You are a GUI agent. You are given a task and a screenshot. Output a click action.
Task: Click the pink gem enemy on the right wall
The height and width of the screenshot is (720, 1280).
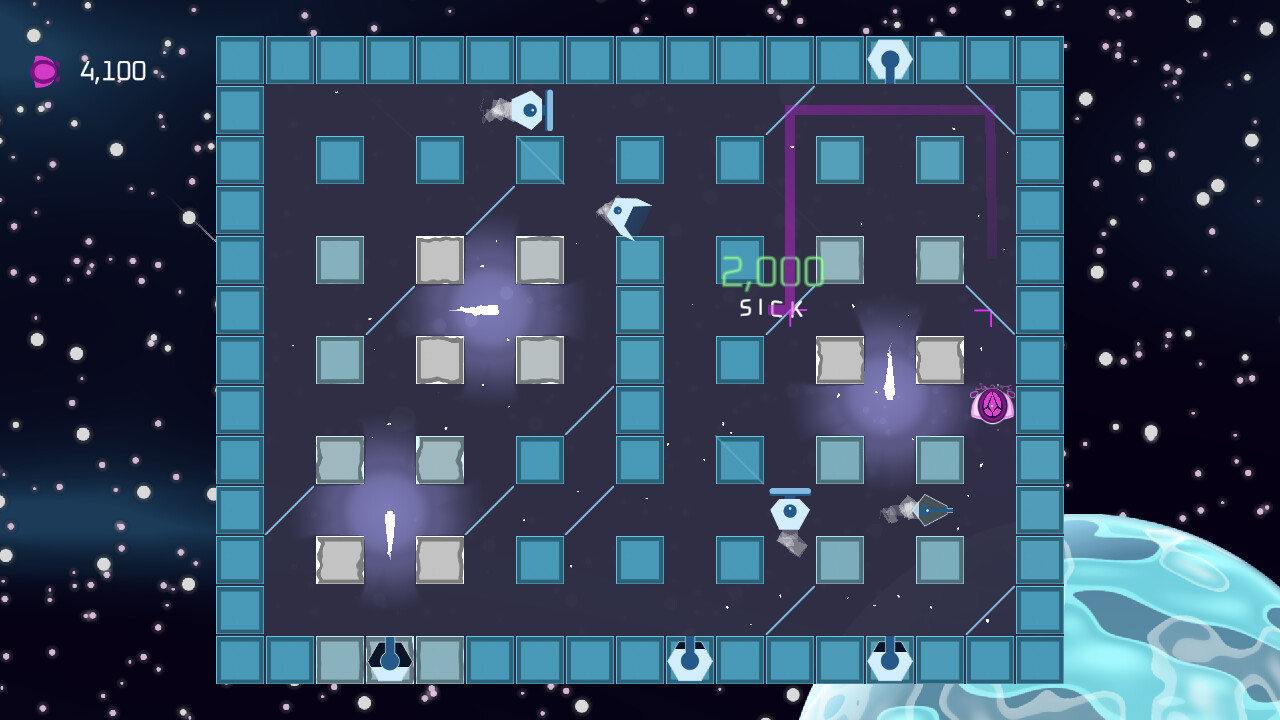991,405
